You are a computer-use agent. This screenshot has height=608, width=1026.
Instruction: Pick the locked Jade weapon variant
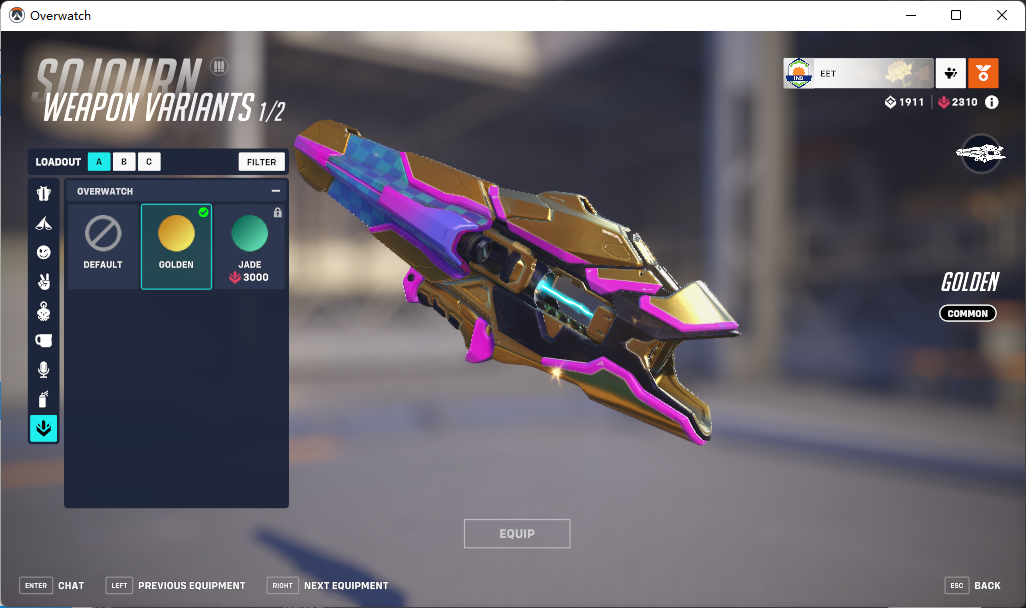250,246
